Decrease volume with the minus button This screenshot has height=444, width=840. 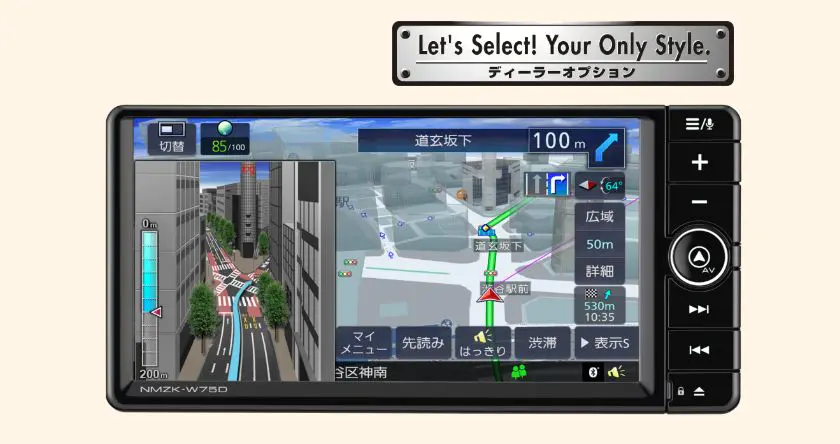699,202
